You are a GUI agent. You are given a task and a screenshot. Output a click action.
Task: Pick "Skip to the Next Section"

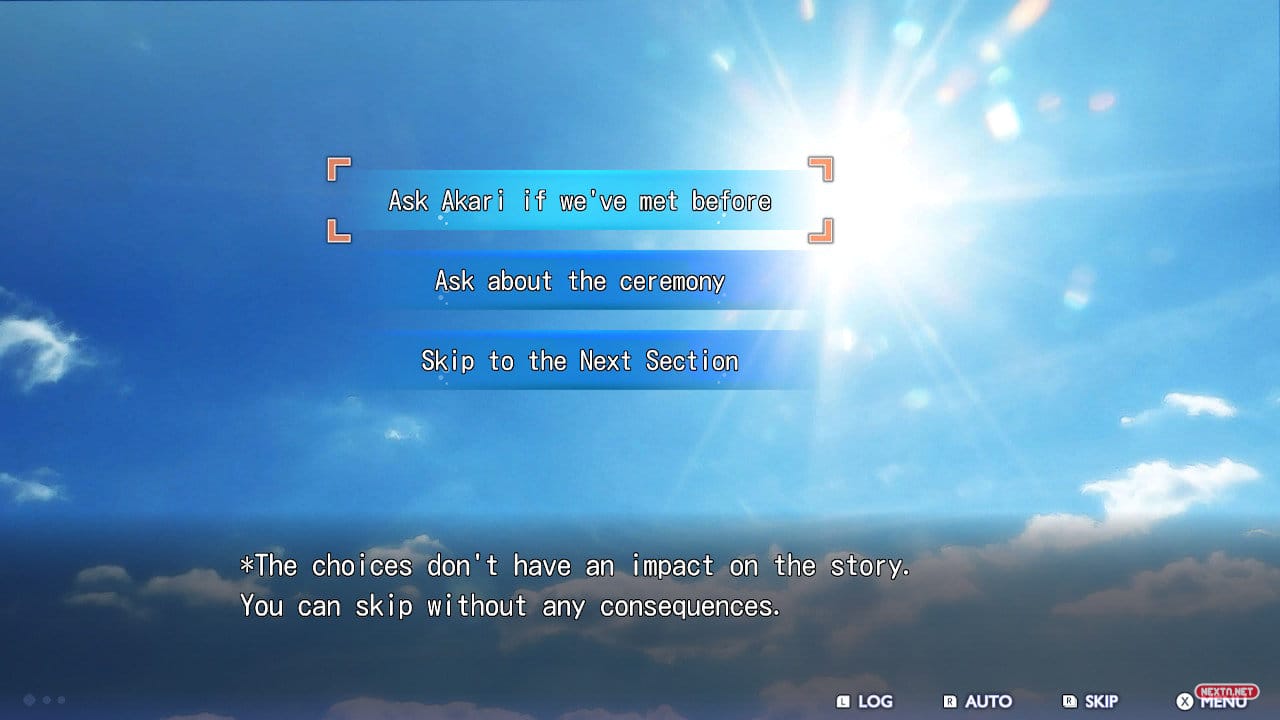pyautogui.click(x=580, y=361)
